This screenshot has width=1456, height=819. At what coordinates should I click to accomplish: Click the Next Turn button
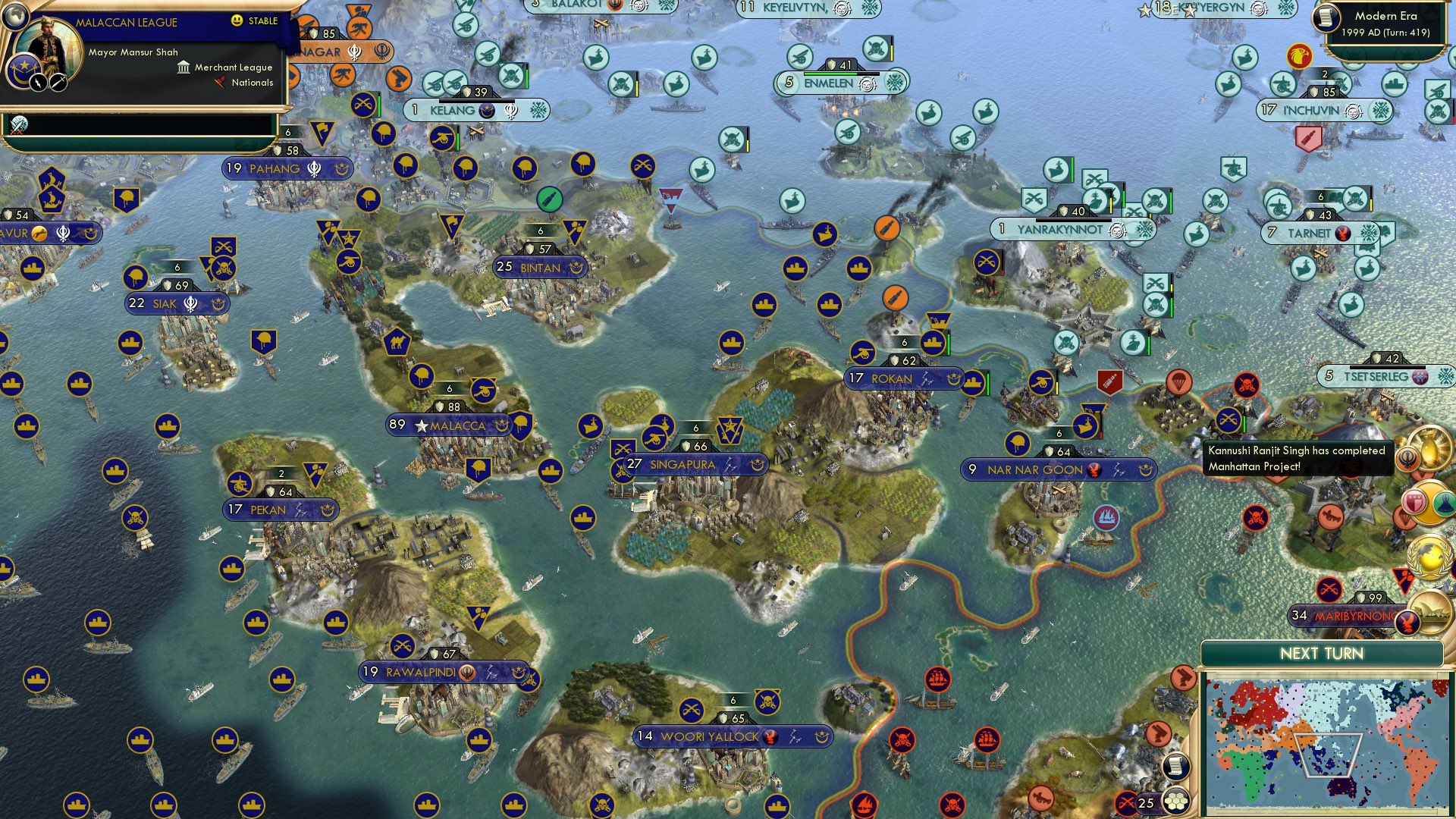(x=1323, y=653)
